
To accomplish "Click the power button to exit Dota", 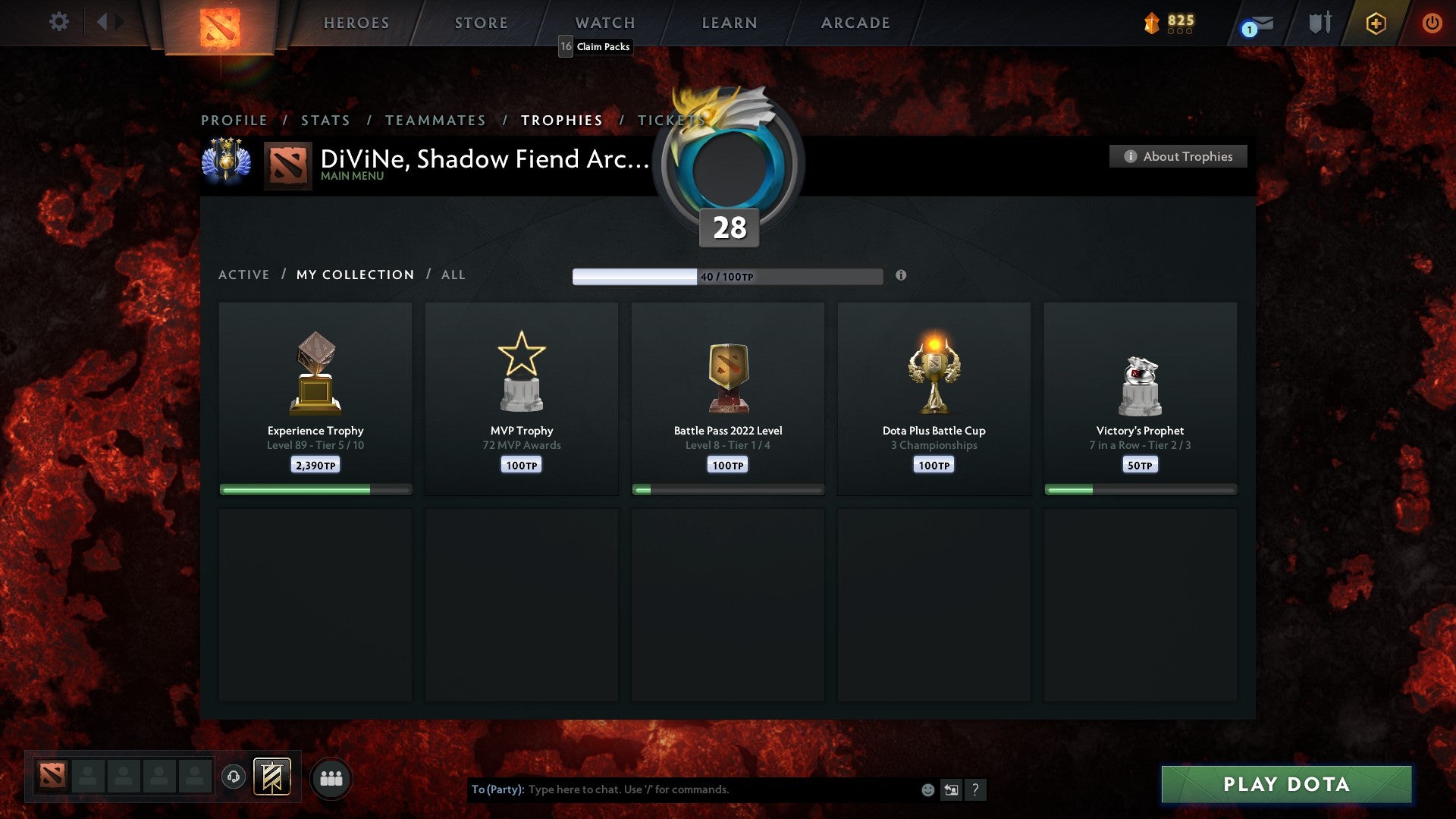I will click(1432, 22).
